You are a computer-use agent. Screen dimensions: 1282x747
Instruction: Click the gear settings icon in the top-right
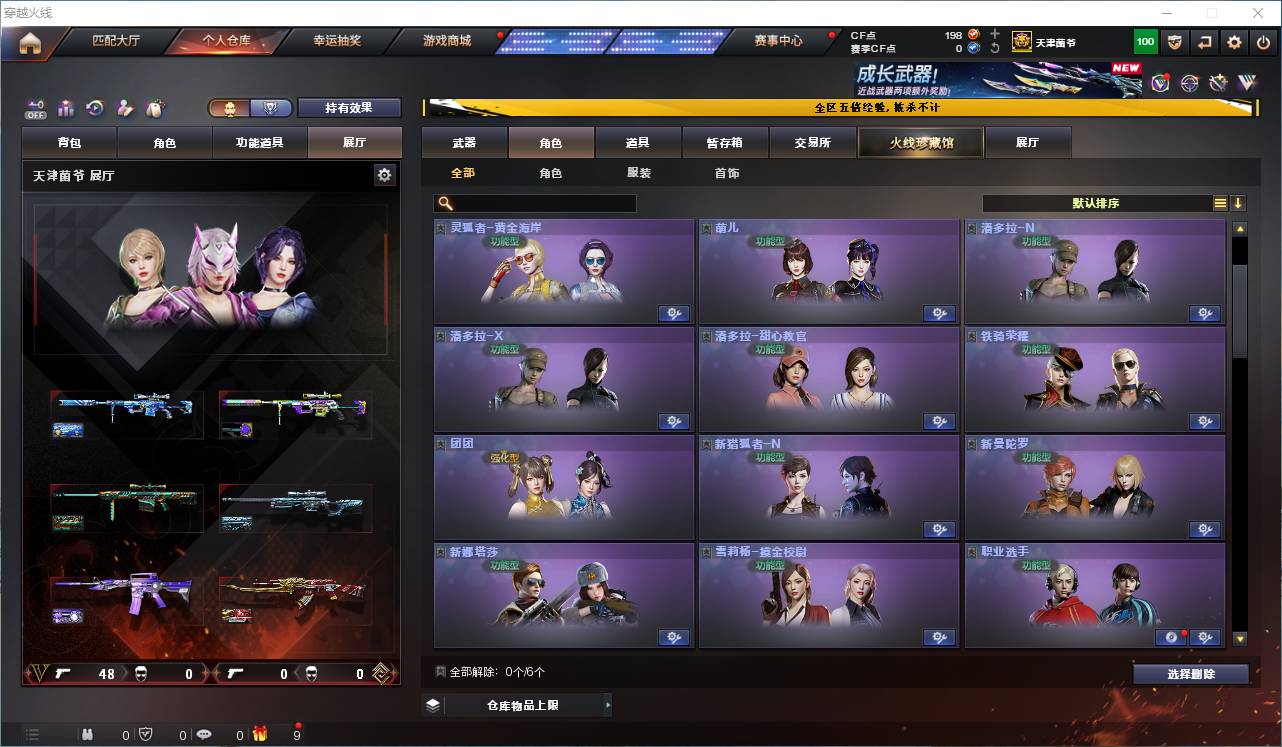click(x=1234, y=42)
